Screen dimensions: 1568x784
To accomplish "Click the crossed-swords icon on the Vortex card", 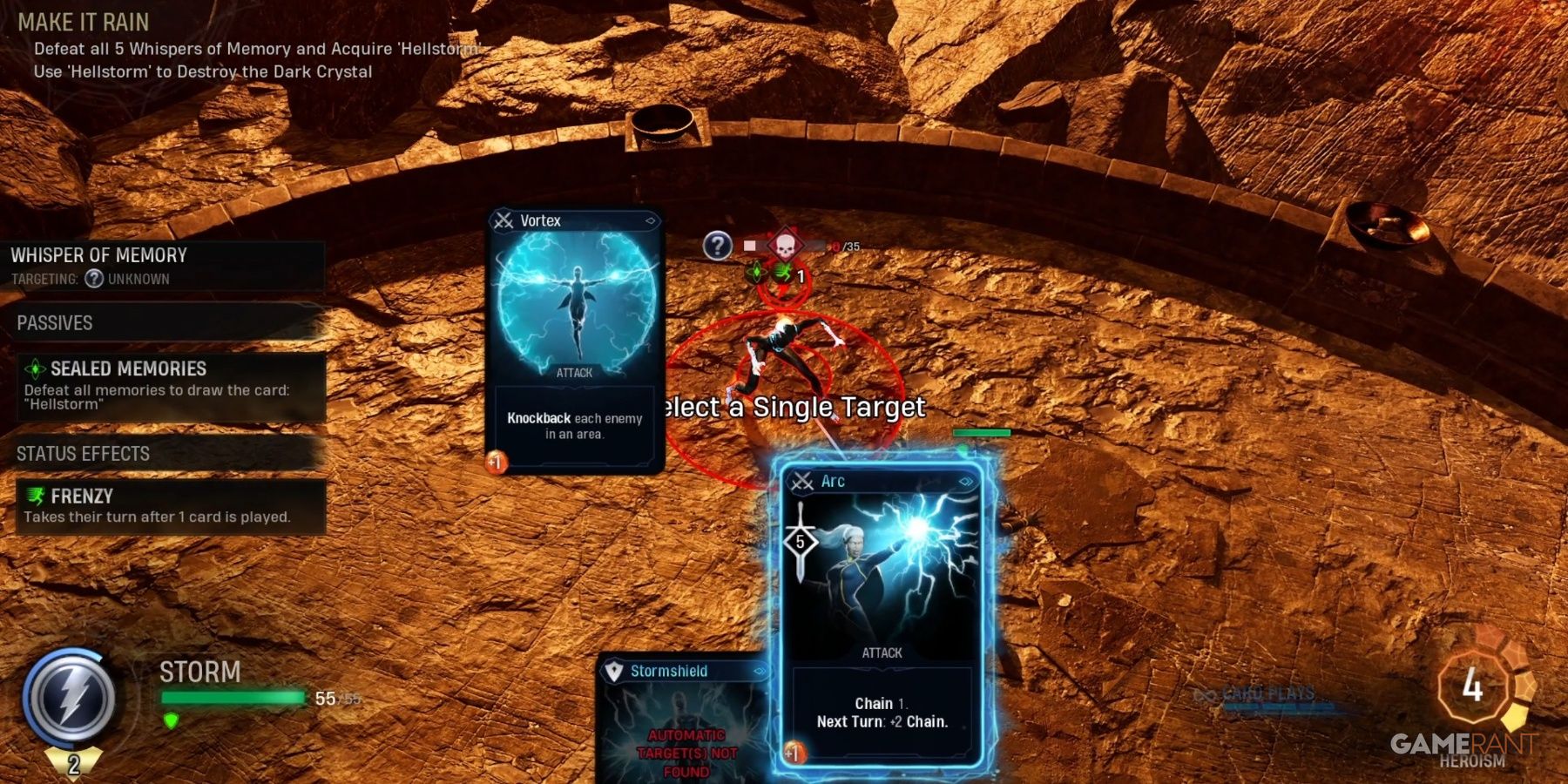I will [x=502, y=220].
